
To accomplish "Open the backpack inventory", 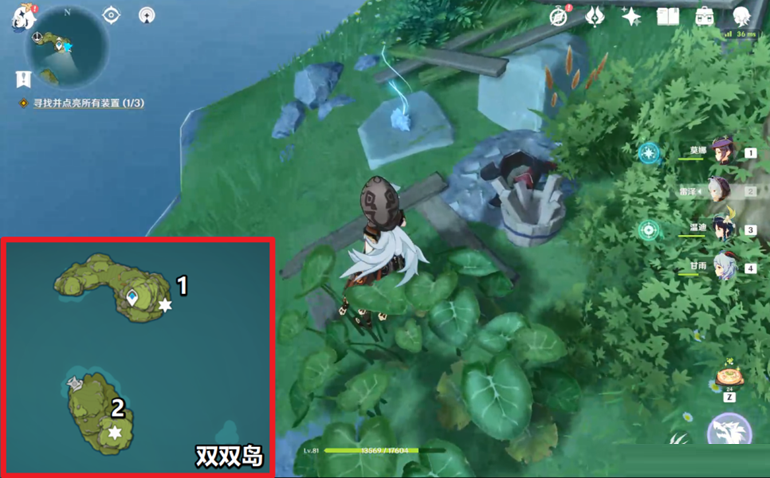I will point(705,16).
